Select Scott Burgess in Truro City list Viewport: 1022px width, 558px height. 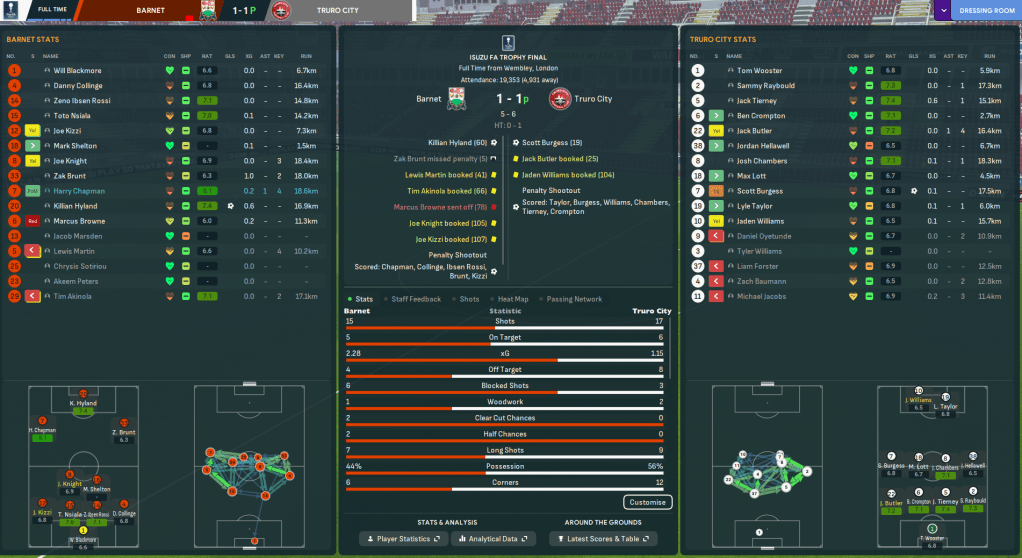click(760, 190)
